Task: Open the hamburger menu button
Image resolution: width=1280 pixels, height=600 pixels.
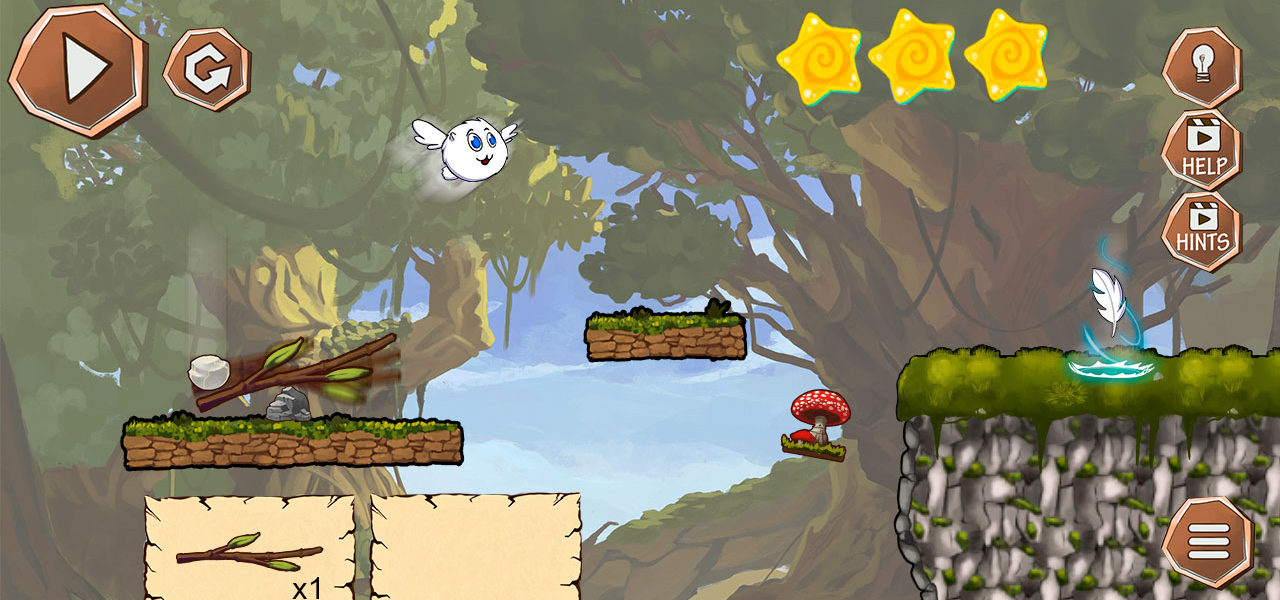Action: (x=1207, y=543)
